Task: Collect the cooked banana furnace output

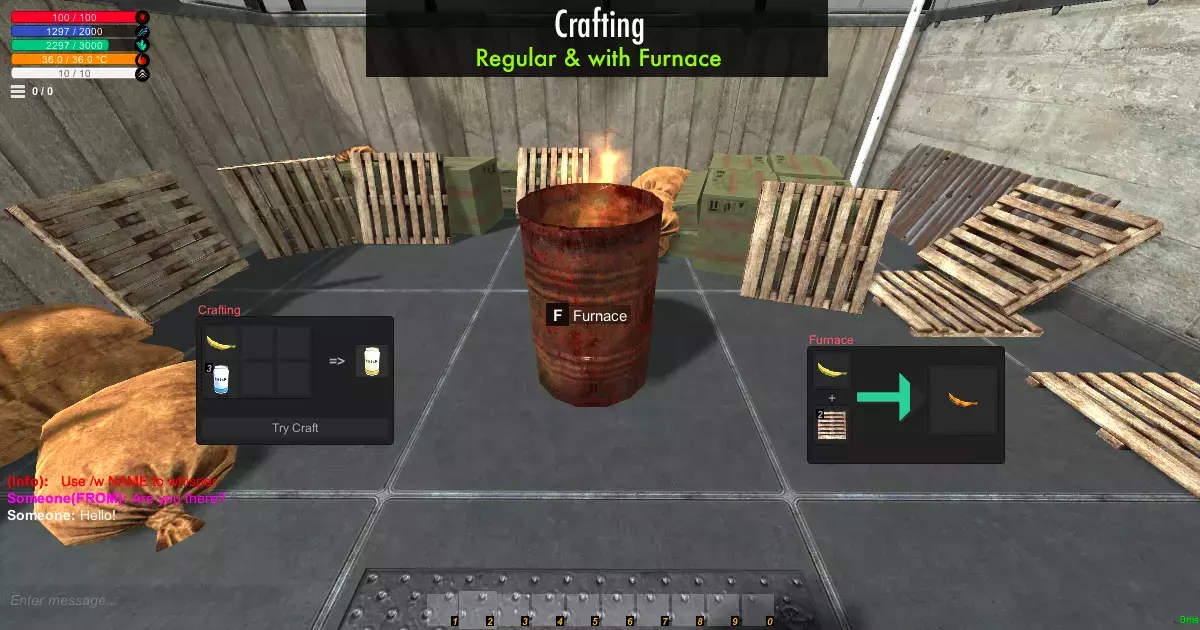Action: [963, 400]
